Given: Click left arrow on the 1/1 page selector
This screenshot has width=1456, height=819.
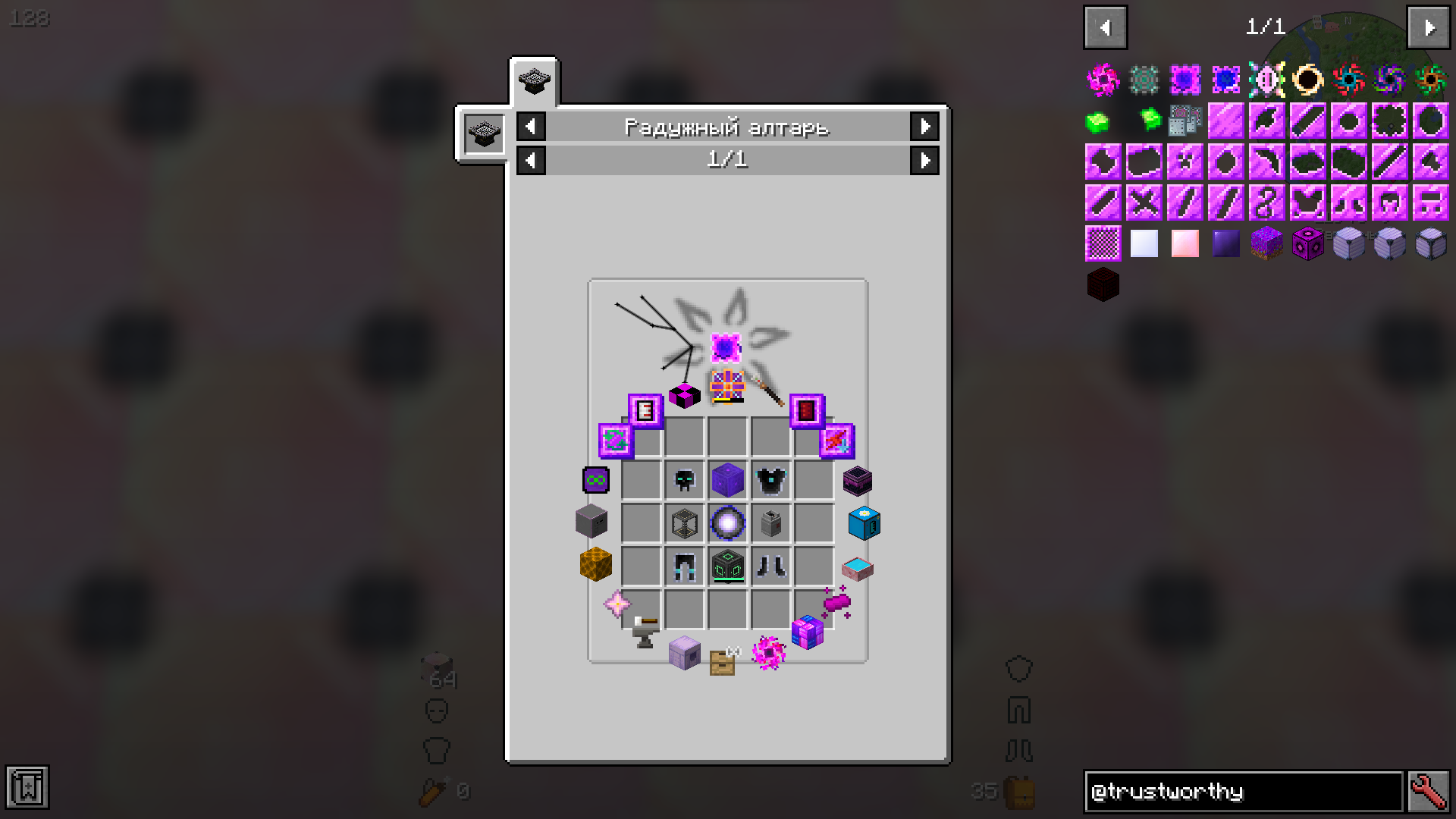Looking at the screenshot, I should (x=530, y=160).
